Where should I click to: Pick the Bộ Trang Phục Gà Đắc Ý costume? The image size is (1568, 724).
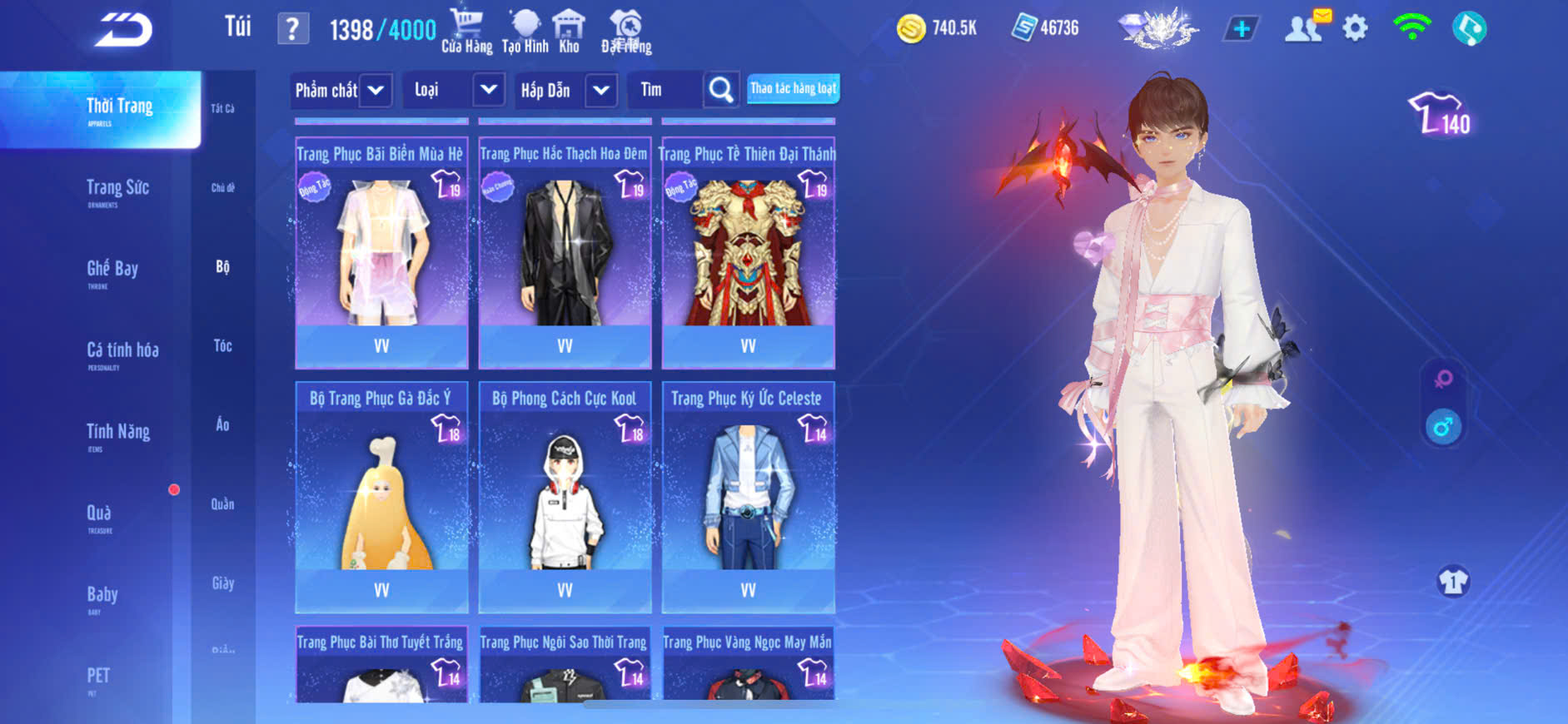[381, 496]
